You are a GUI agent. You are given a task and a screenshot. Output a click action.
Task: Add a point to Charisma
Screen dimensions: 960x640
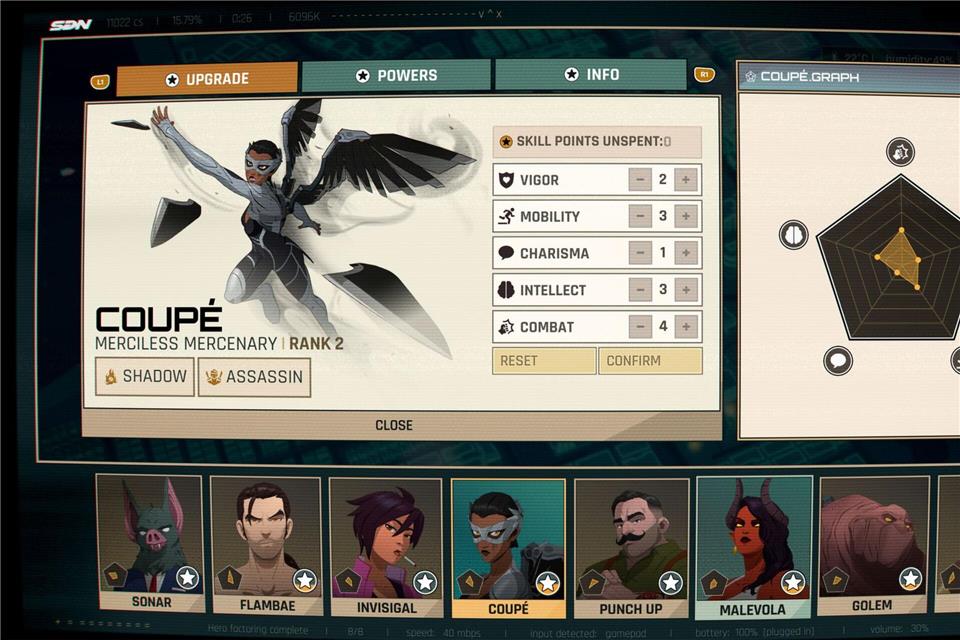coord(686,253)
